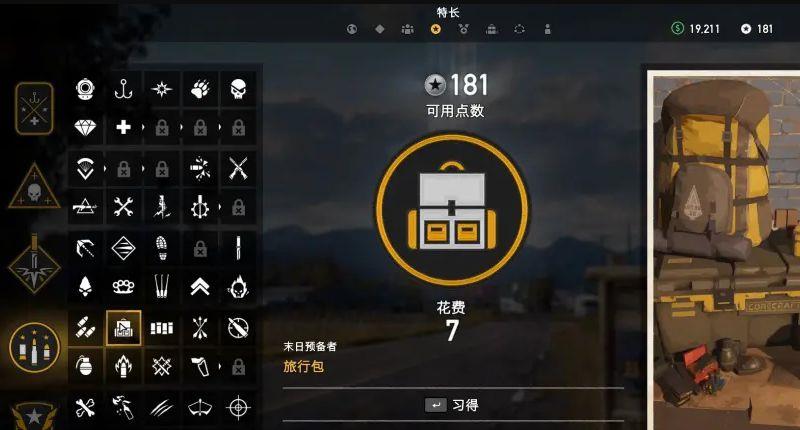Screen dimensions: 800x430
Task: Pick the boot footprint perk
Action: (162, 246)
